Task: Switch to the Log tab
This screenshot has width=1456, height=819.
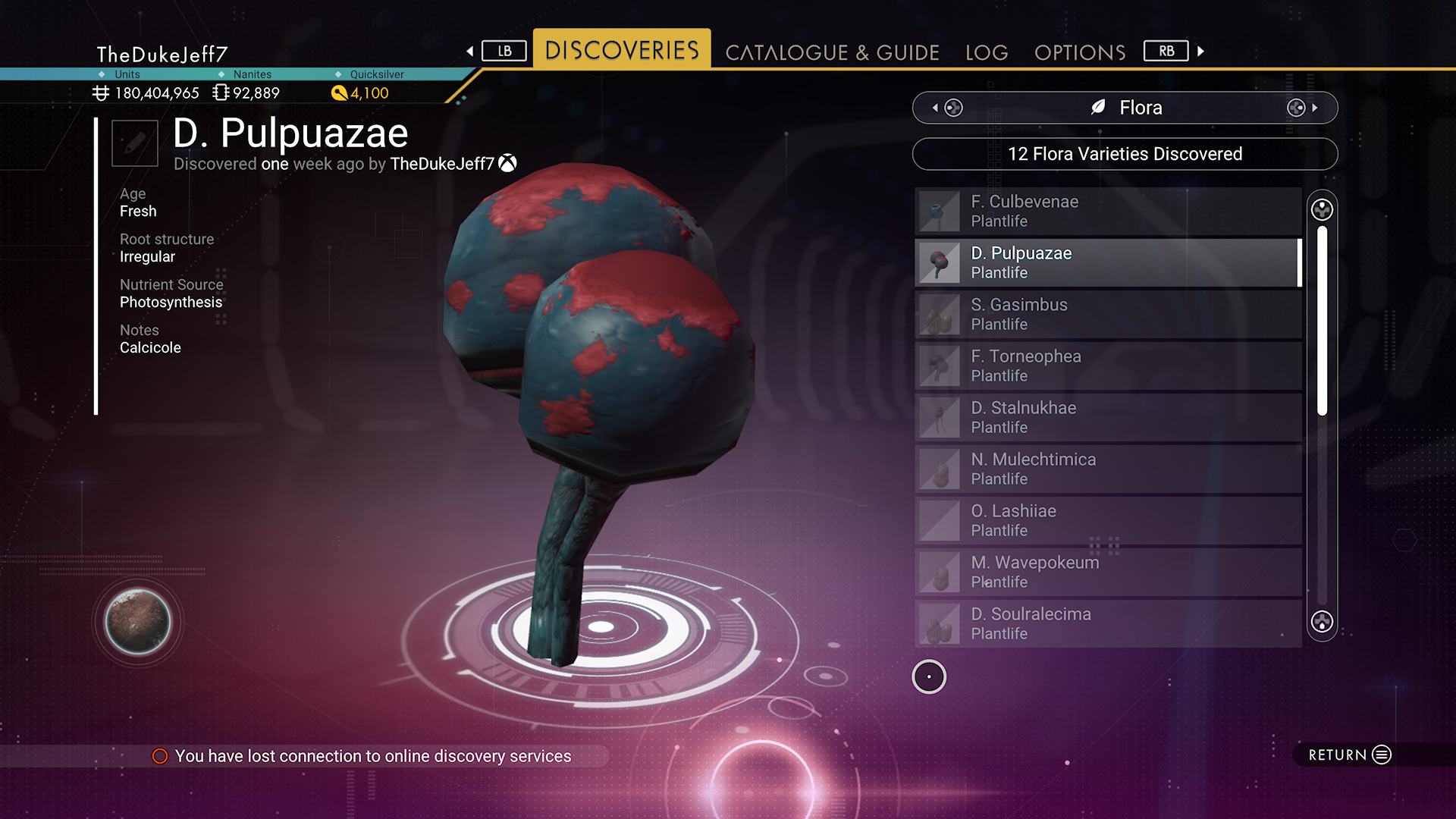Action: (x=987, y=52)
